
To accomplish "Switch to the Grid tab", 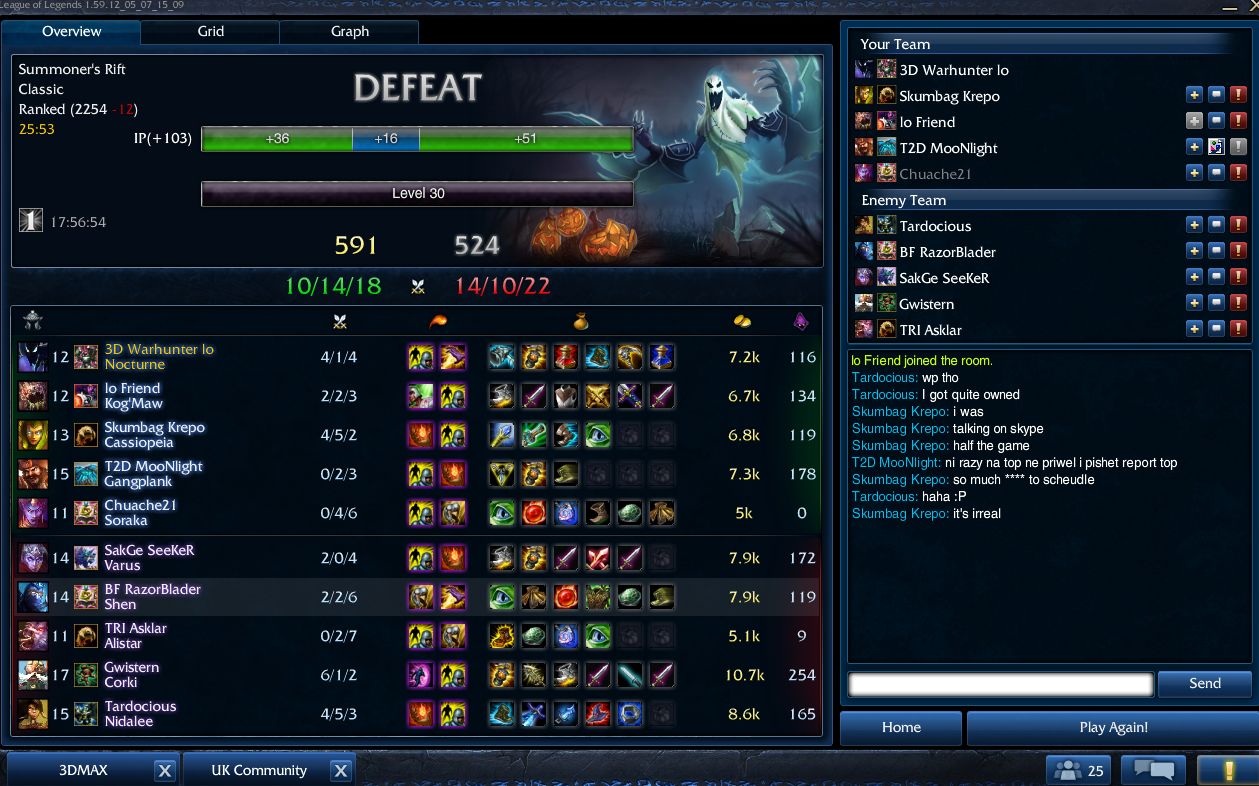I will point(210,32).
